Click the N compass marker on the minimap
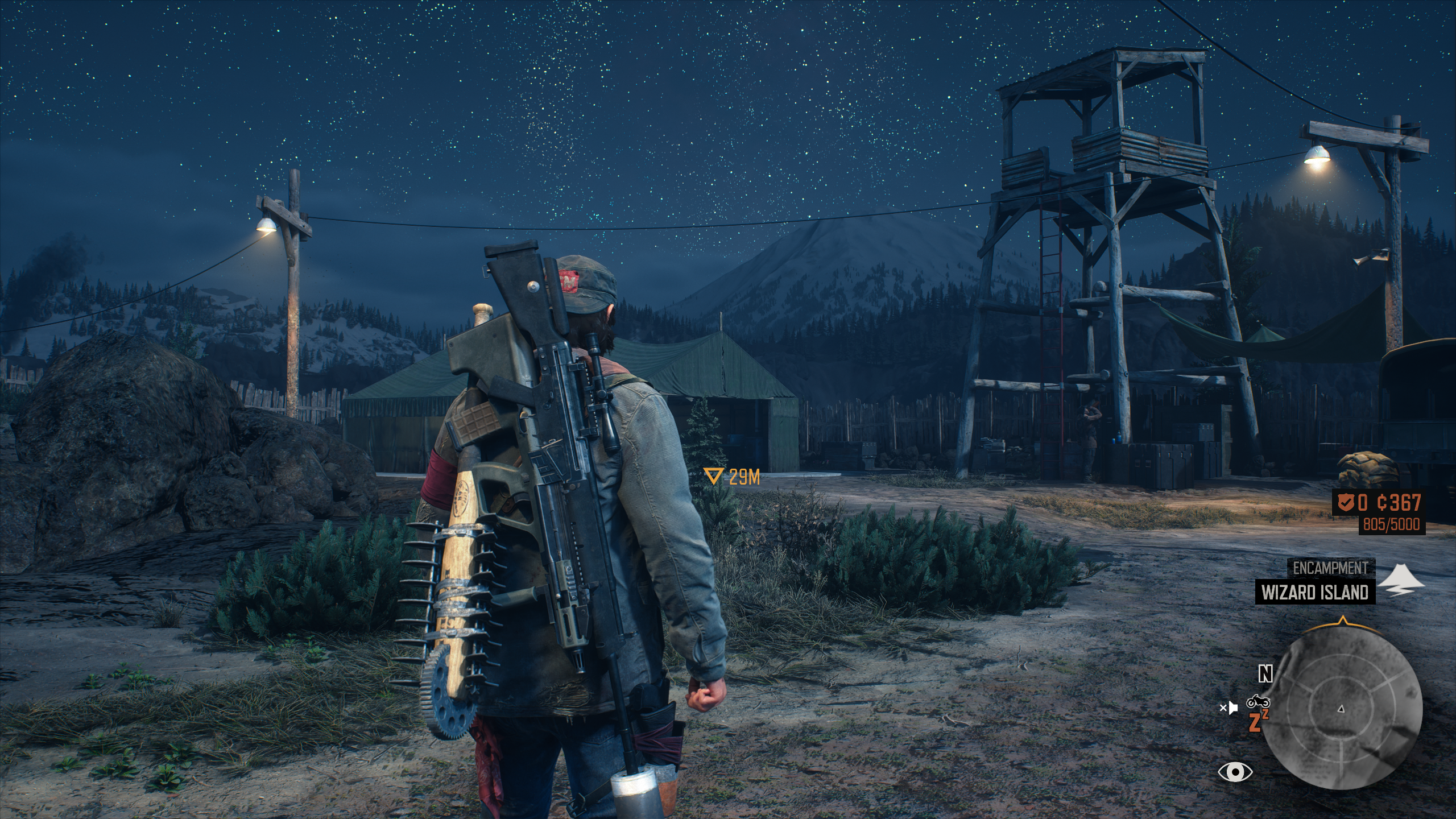This screenshot has width=1456, height=819. pyautogui.click(x=1265, y=674)
